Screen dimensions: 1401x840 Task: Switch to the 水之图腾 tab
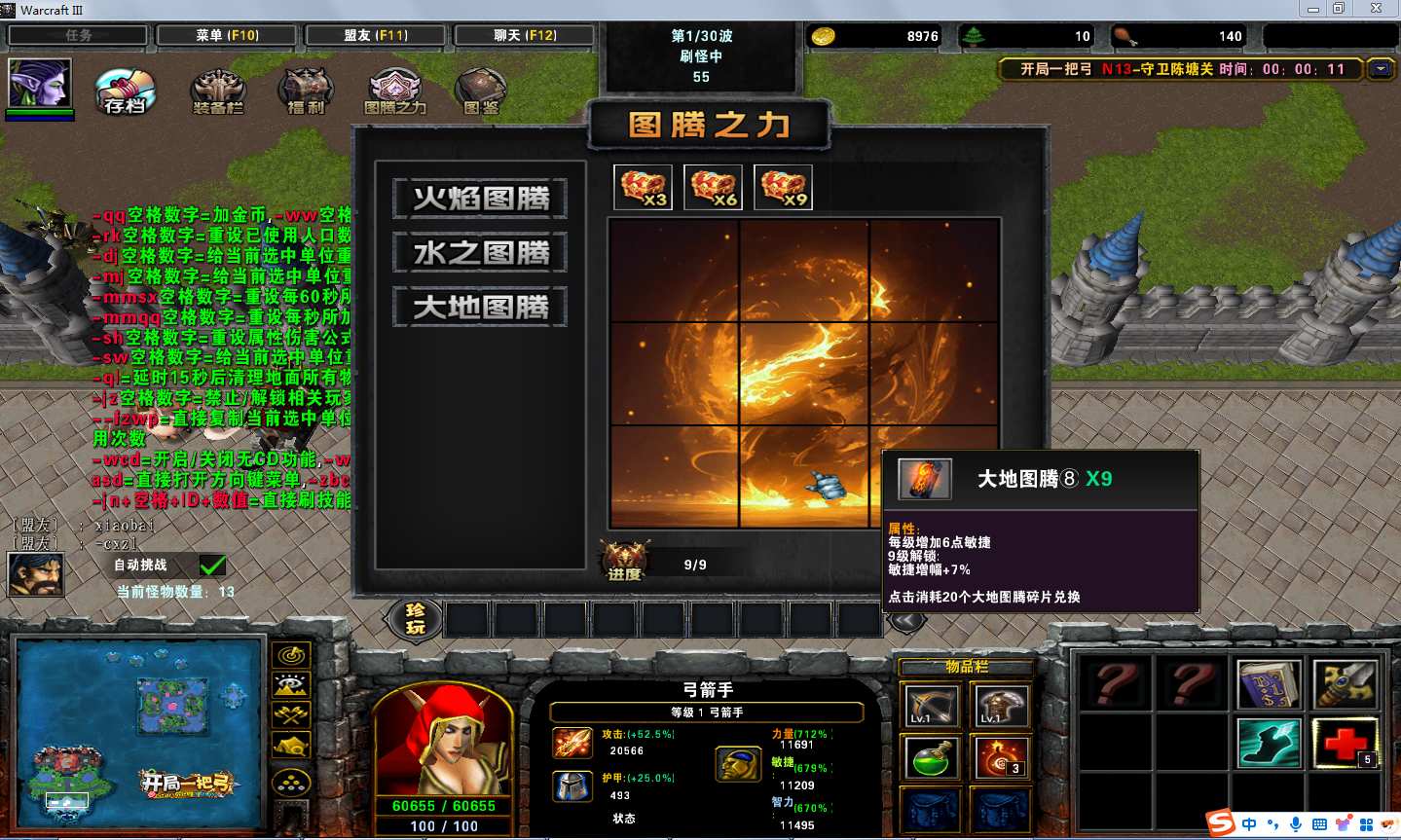[x=481, y=253]
